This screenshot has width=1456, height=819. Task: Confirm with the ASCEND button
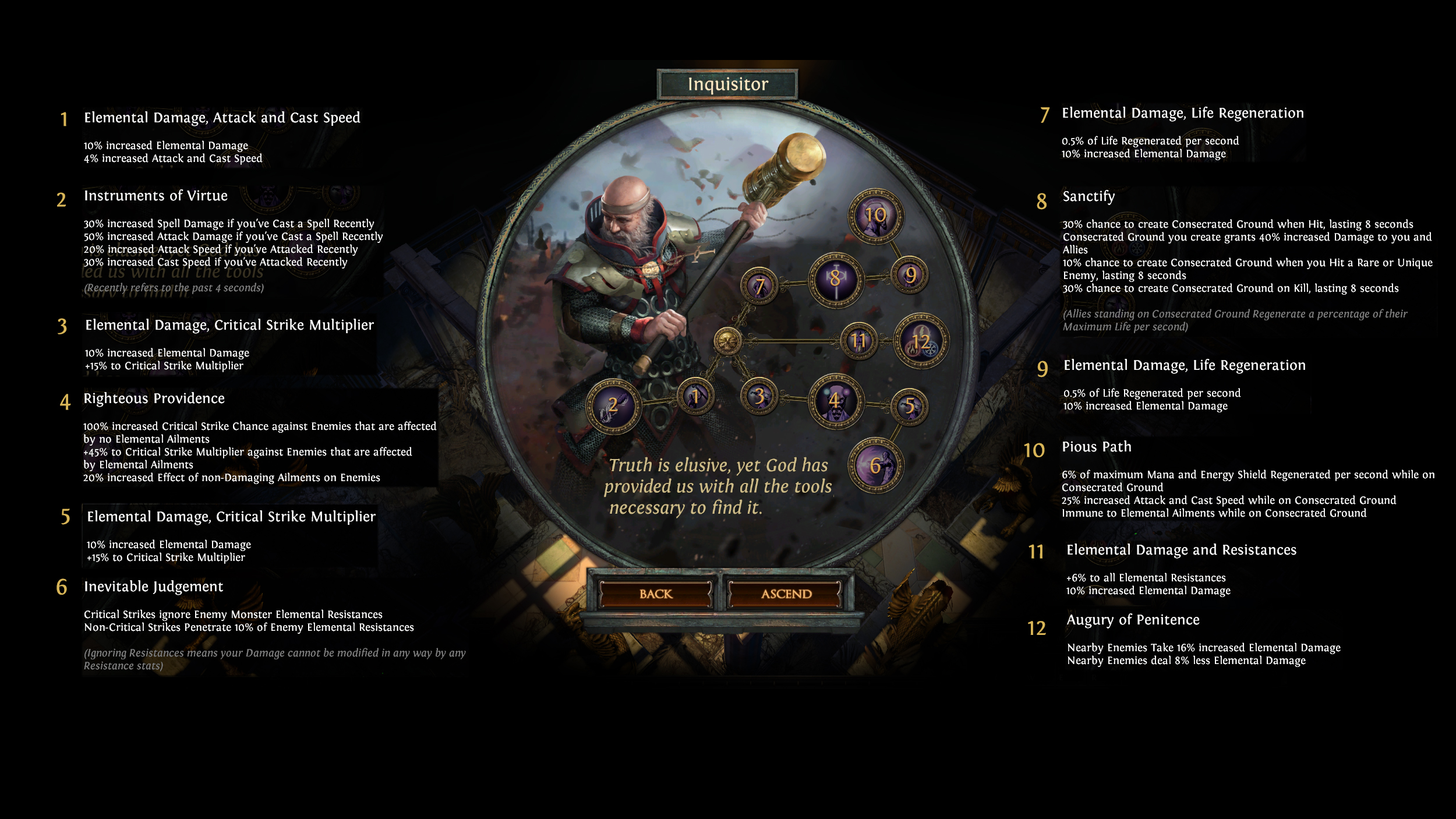coord(786,594)
